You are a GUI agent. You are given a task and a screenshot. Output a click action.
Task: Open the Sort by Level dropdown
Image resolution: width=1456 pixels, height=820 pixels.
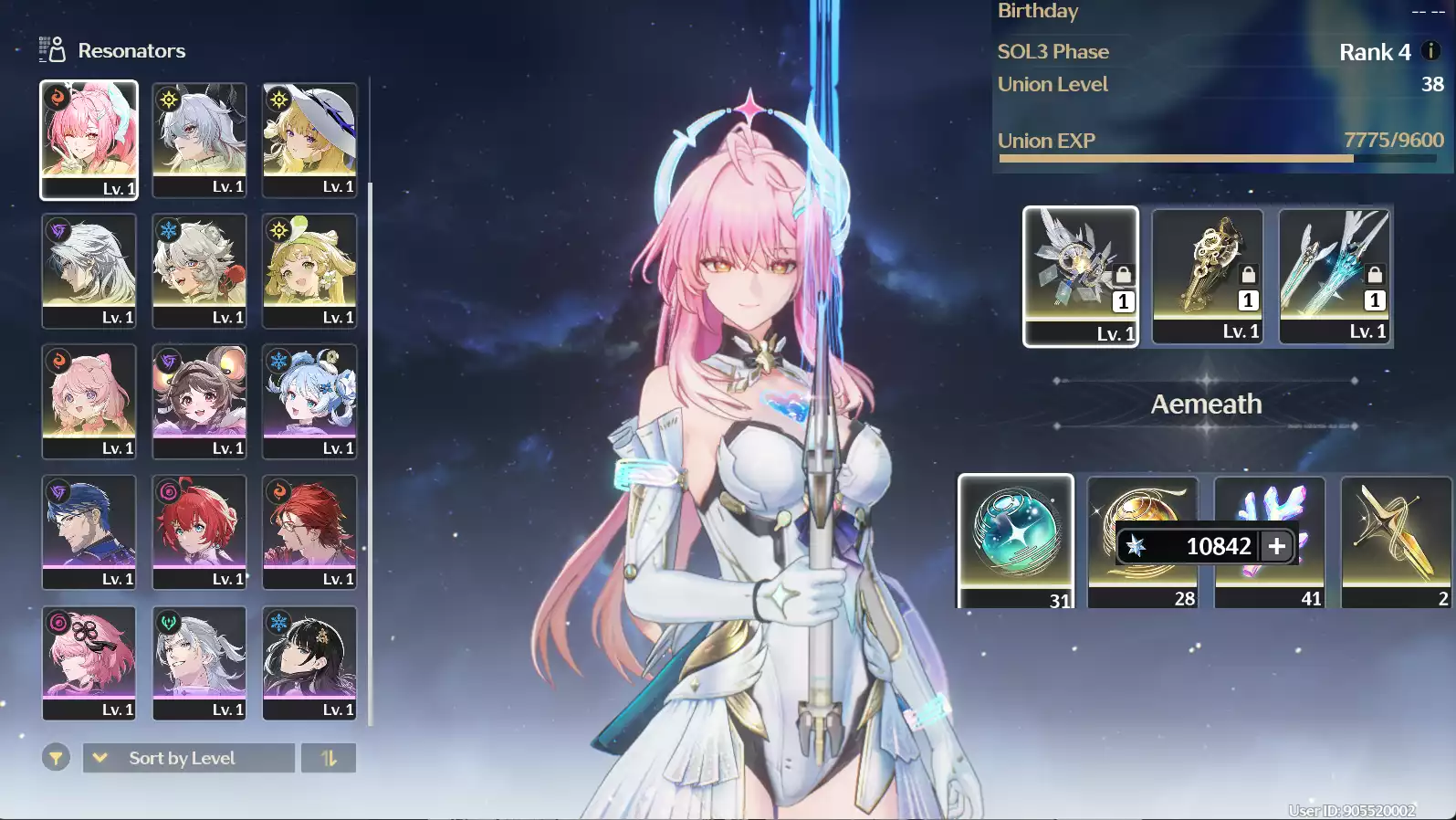point(189,758)
